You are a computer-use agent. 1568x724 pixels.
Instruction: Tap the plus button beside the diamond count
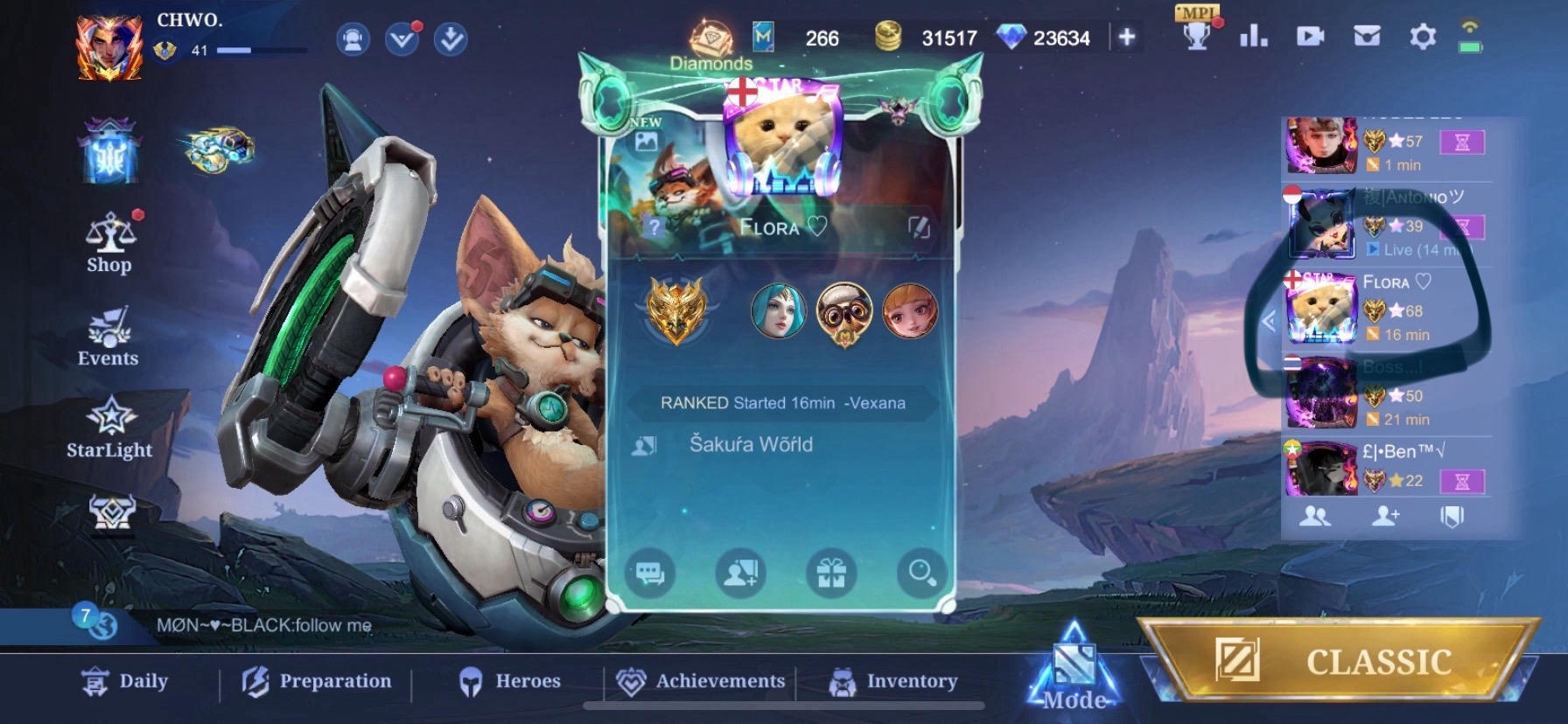pyautogui.click(x=1127, y=38)
